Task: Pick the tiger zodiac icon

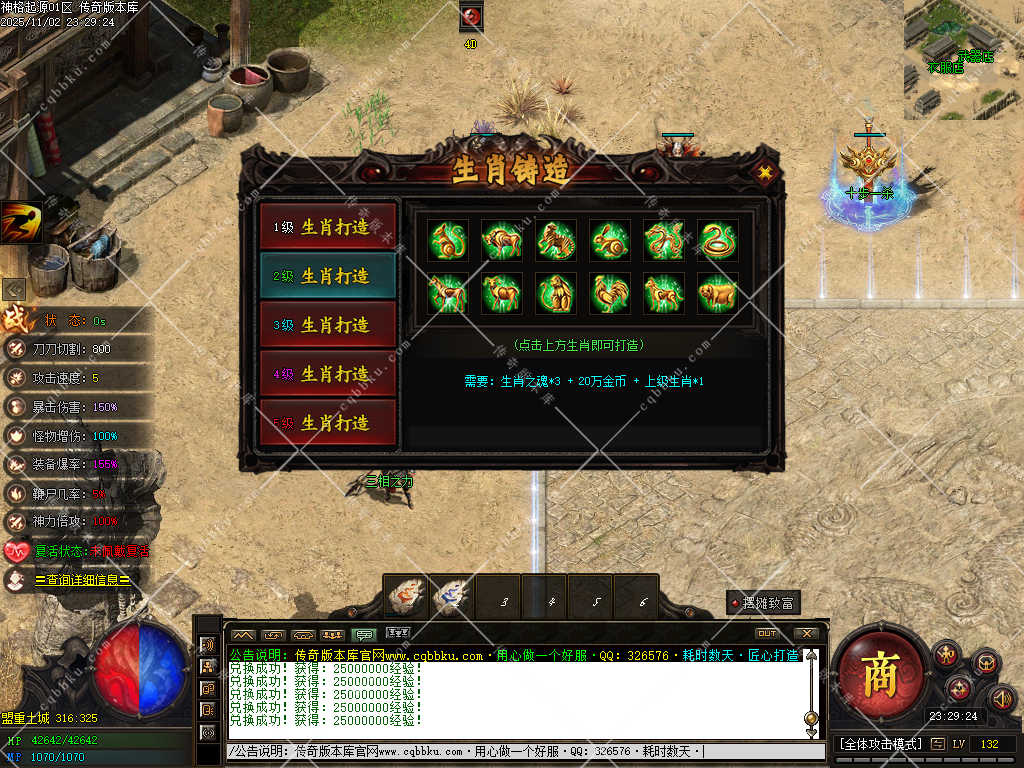Action: coord(556,240)
